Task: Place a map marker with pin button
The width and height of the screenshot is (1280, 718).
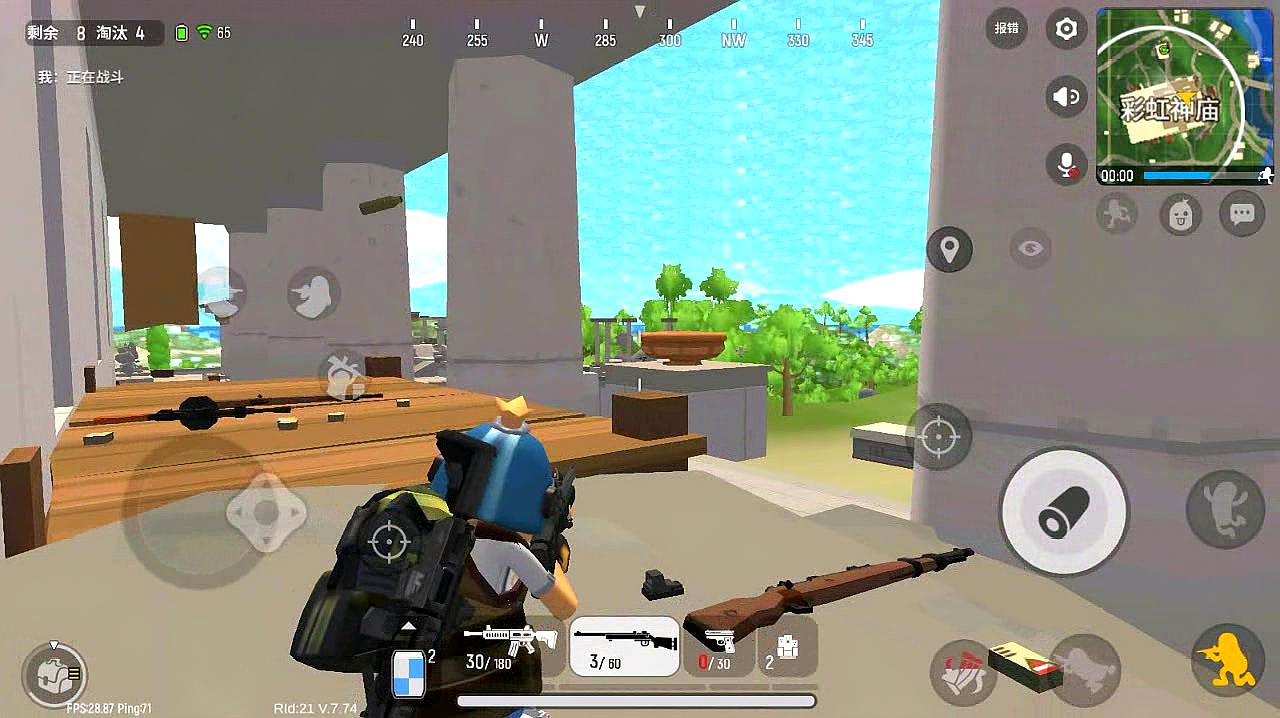Action: coord(949,248)
